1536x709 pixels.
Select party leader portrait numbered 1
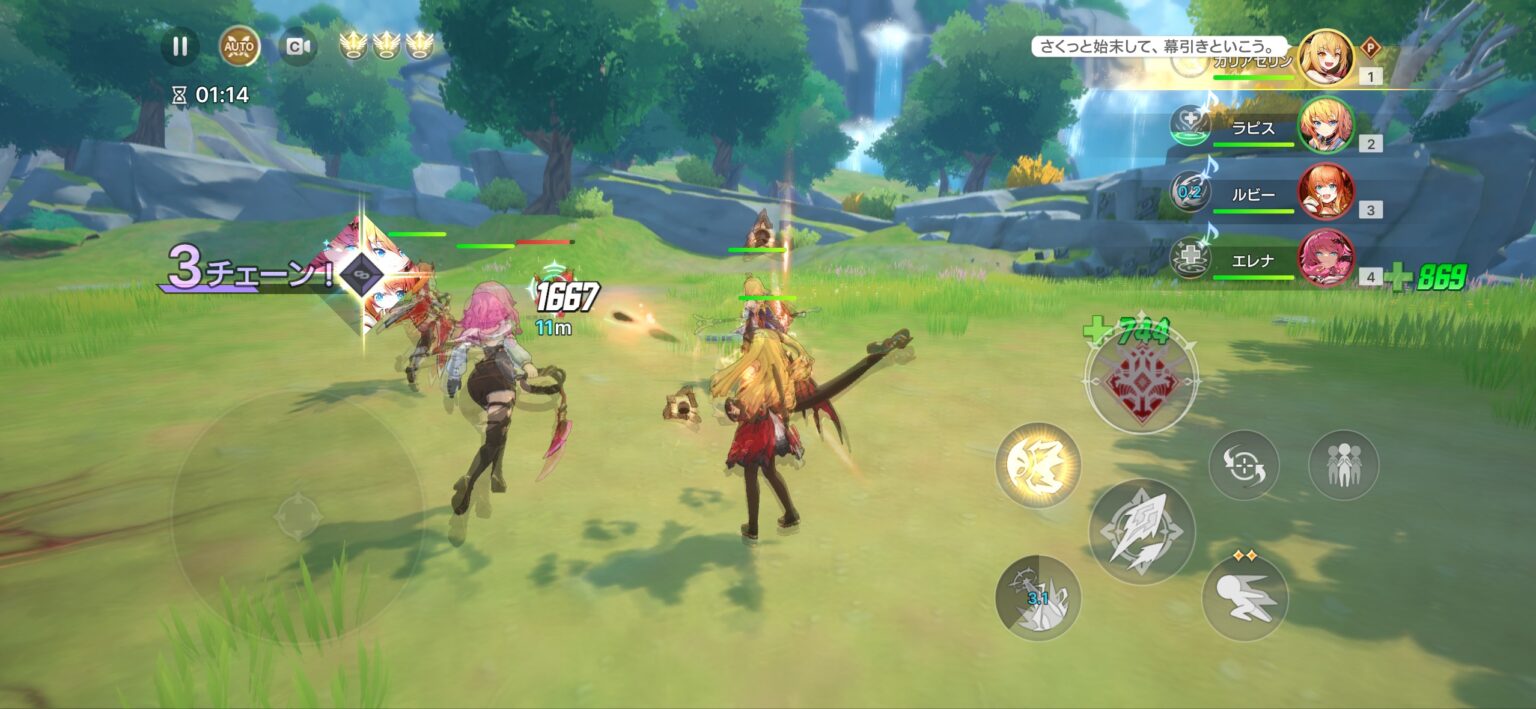tap(1326, 57)
